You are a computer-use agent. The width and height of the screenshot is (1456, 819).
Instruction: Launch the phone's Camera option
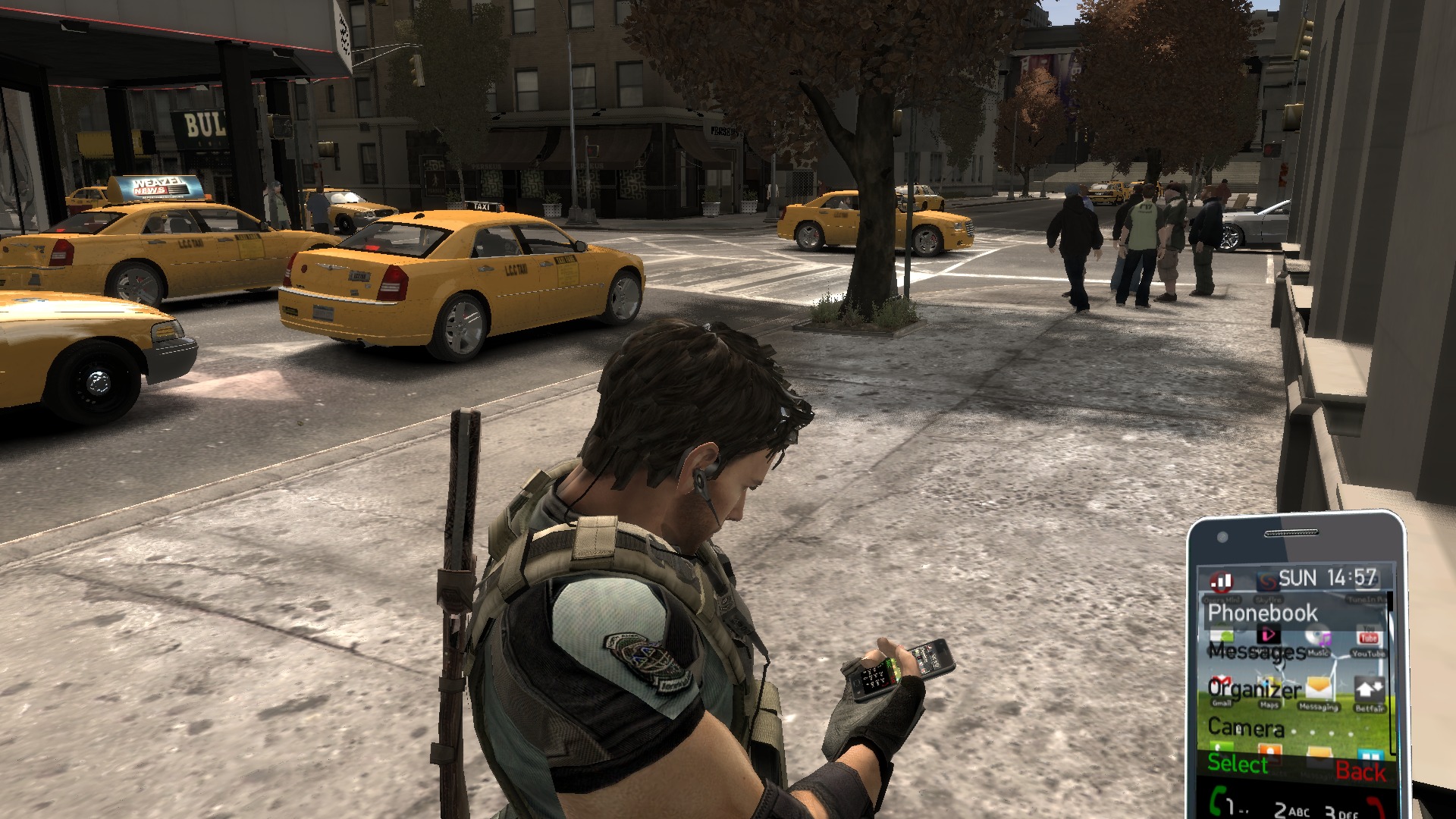click(1245, 728)
